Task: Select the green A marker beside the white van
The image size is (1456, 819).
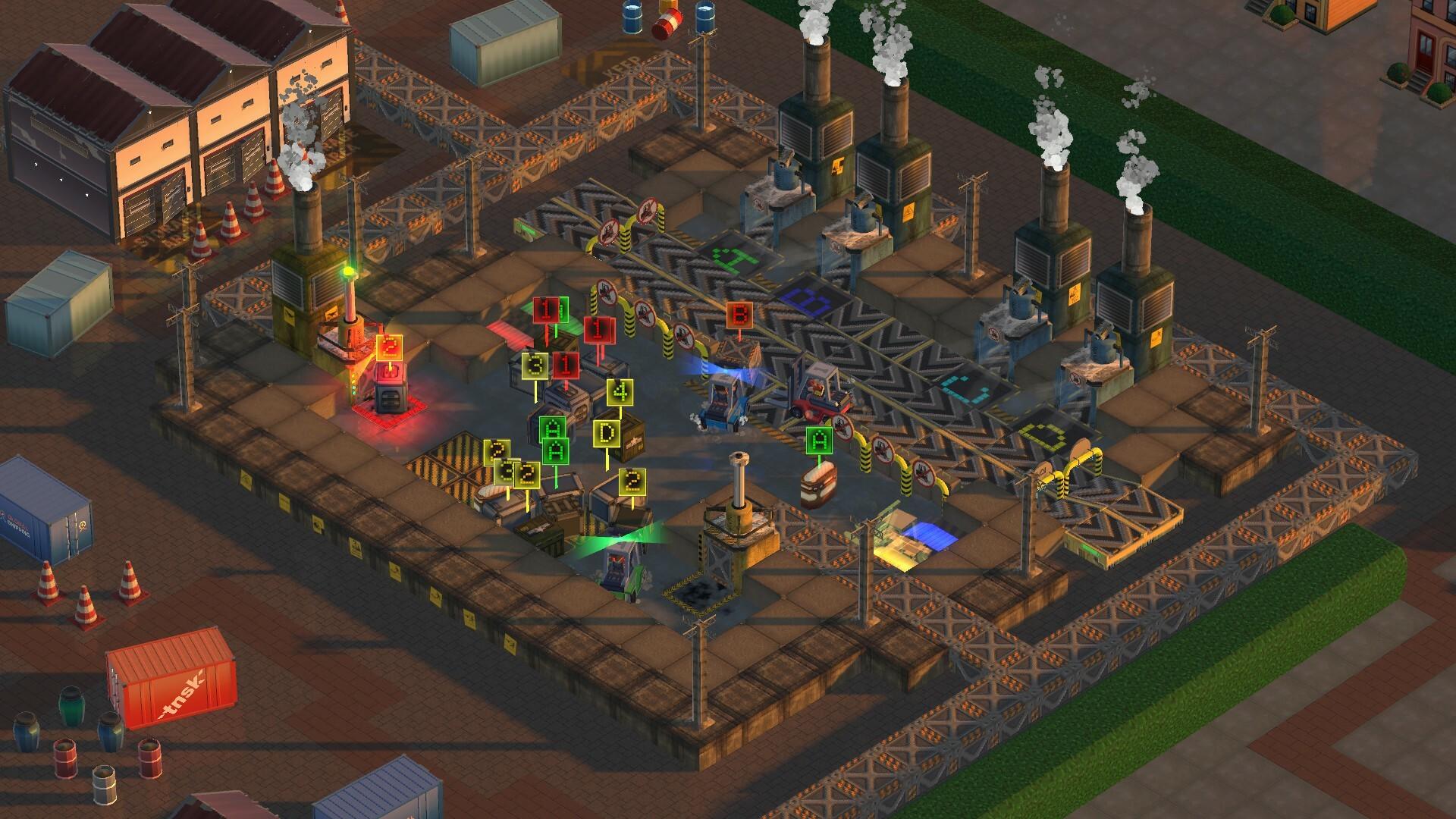Action: (x=818, y=439)
